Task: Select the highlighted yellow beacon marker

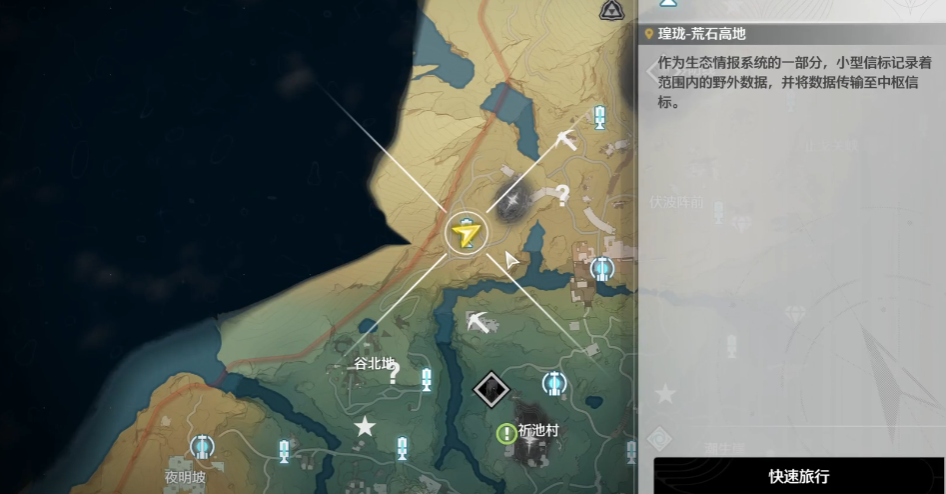Action: point(466,233)
